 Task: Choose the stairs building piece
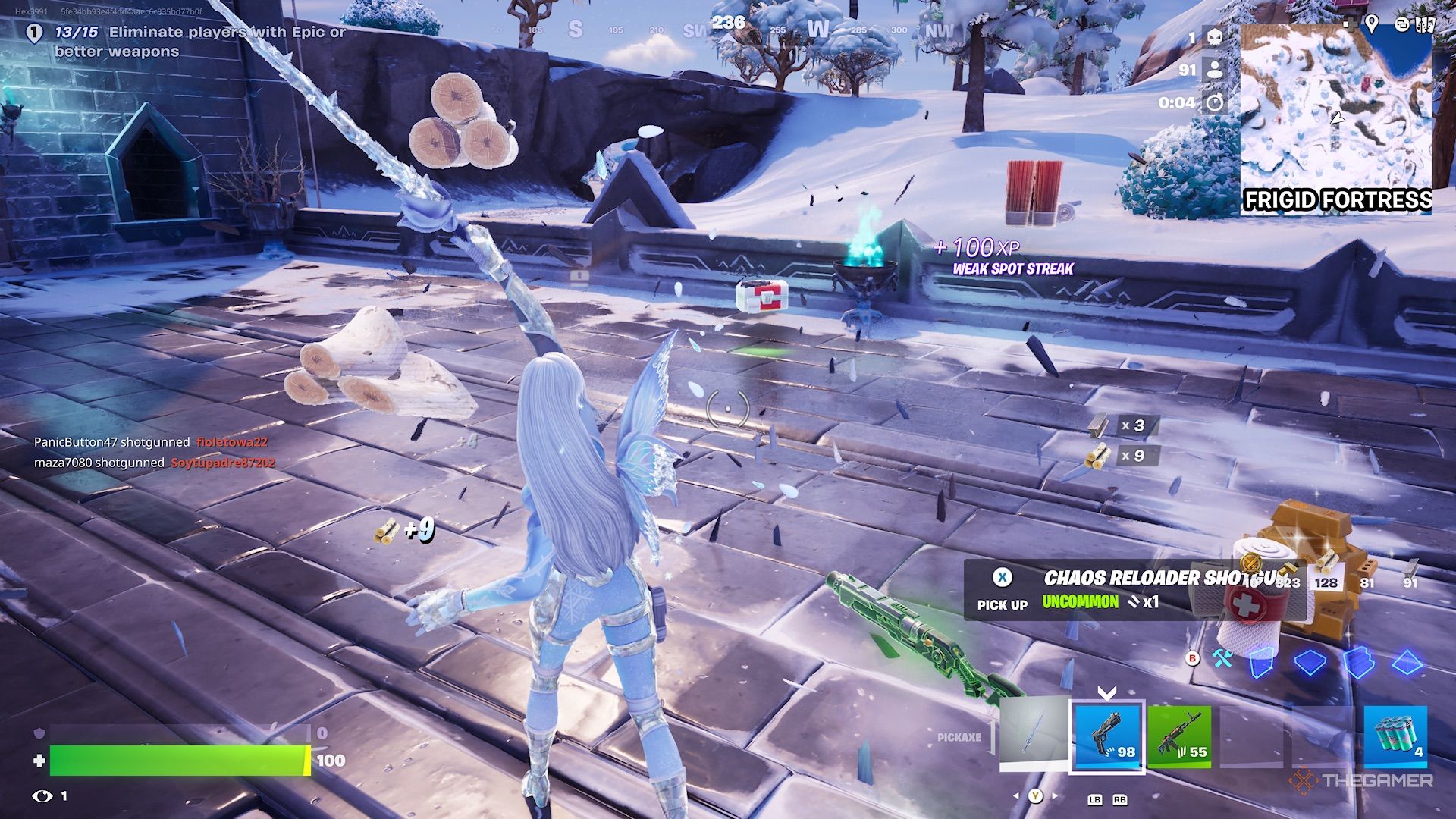pyautogui.click(x=1357, y=663)
